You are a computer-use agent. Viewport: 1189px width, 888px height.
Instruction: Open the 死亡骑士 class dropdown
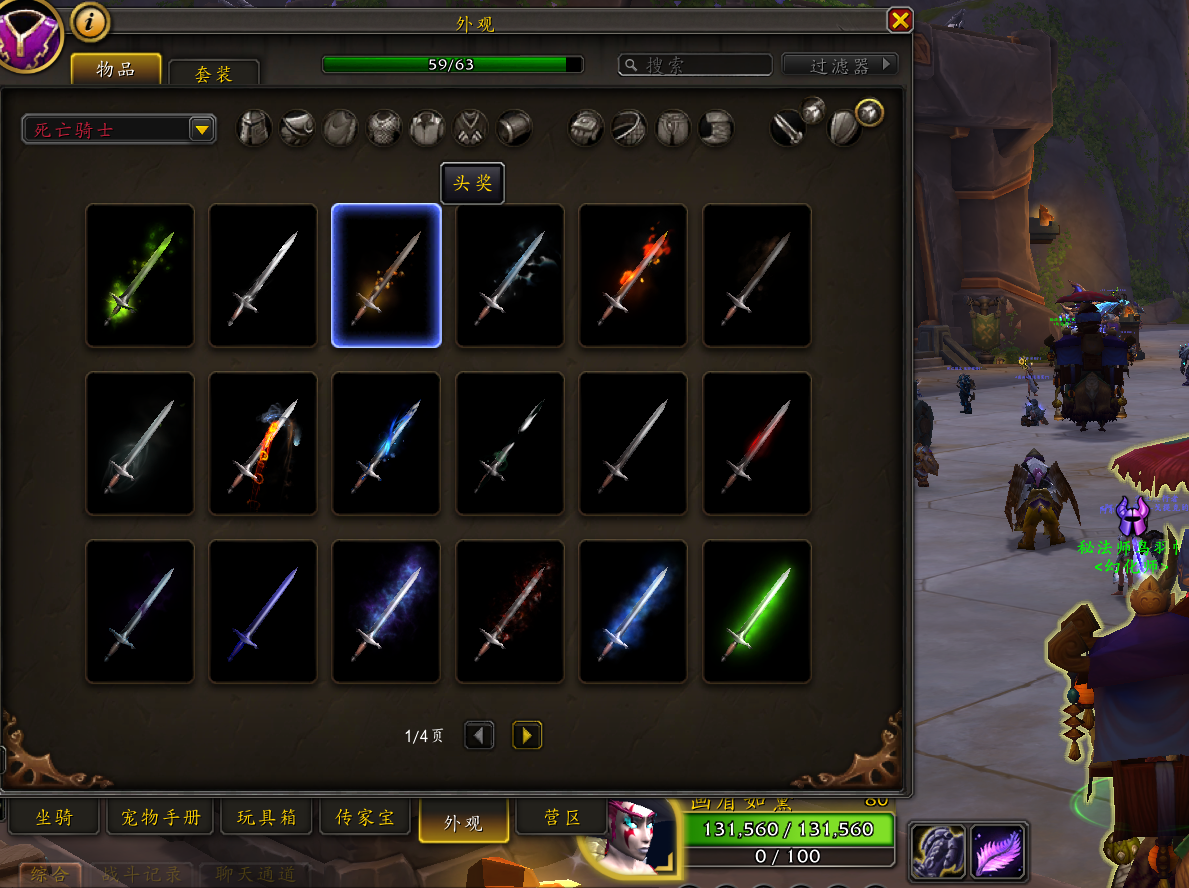click(119, 129)
